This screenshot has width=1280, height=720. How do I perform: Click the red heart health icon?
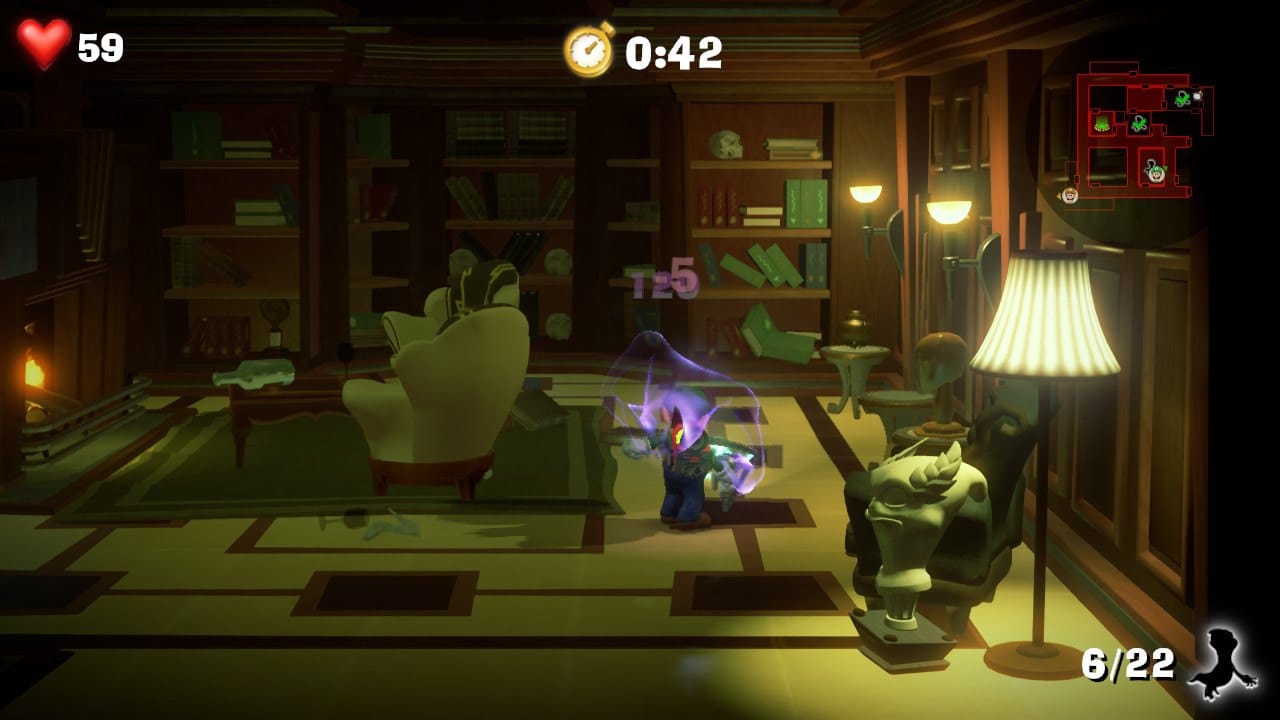44,44
